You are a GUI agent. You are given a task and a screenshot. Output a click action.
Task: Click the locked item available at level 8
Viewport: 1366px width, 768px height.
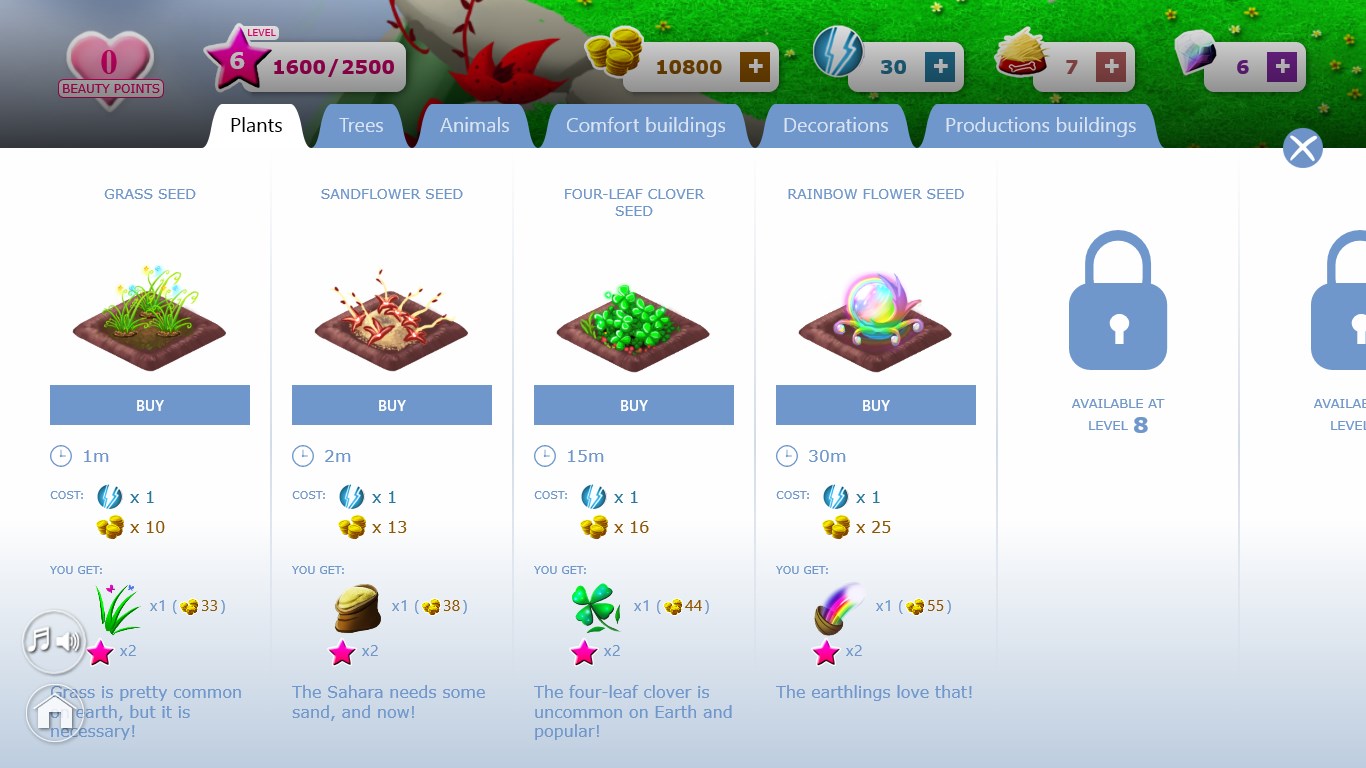[x=1118, y=300]
